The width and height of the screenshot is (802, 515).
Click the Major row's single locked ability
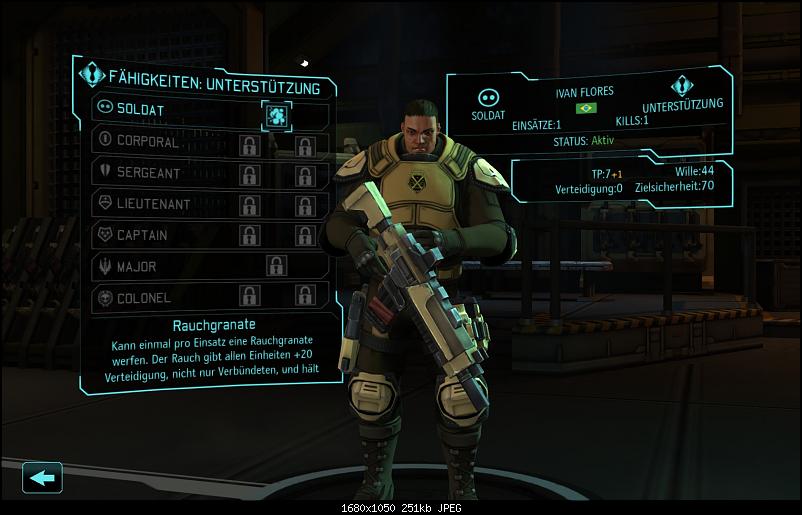(x=276, y=266)
